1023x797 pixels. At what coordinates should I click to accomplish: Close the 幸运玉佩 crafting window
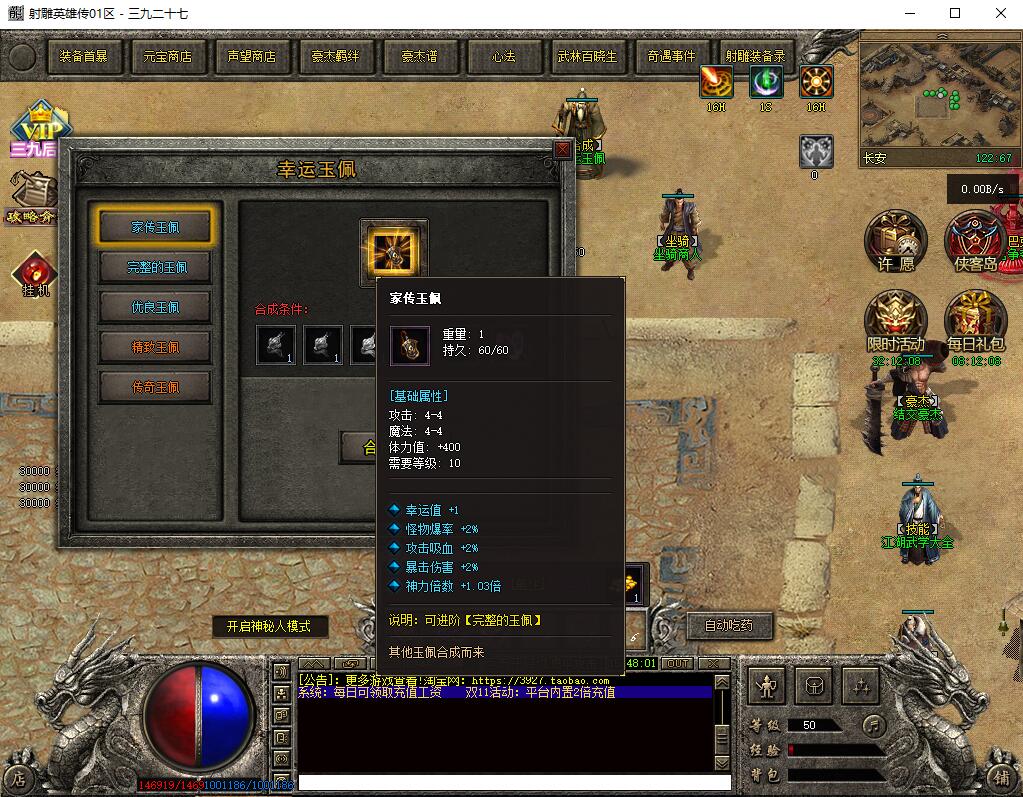click(563, 150)
